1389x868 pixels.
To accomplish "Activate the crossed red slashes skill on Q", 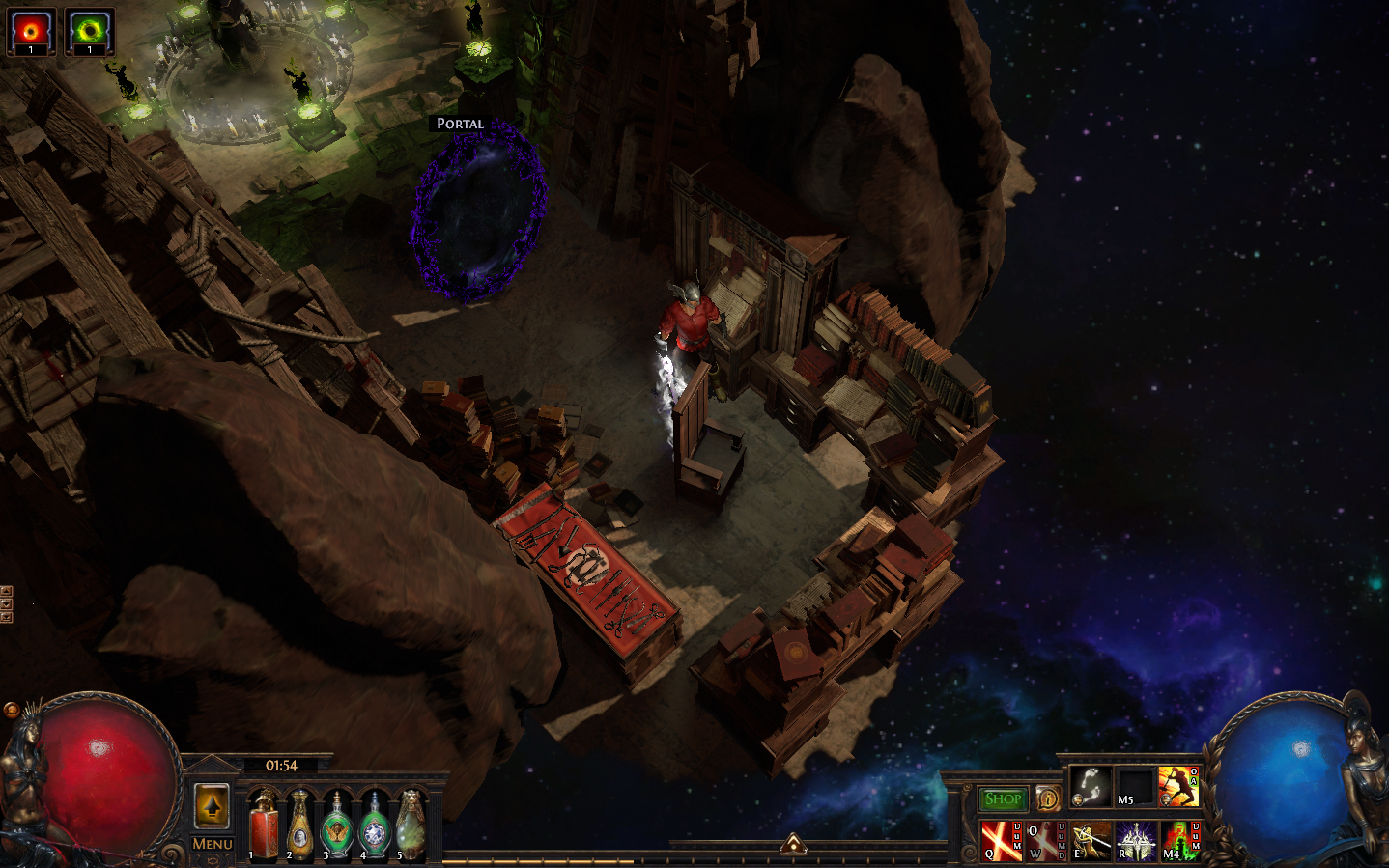I will (1001, 840).
